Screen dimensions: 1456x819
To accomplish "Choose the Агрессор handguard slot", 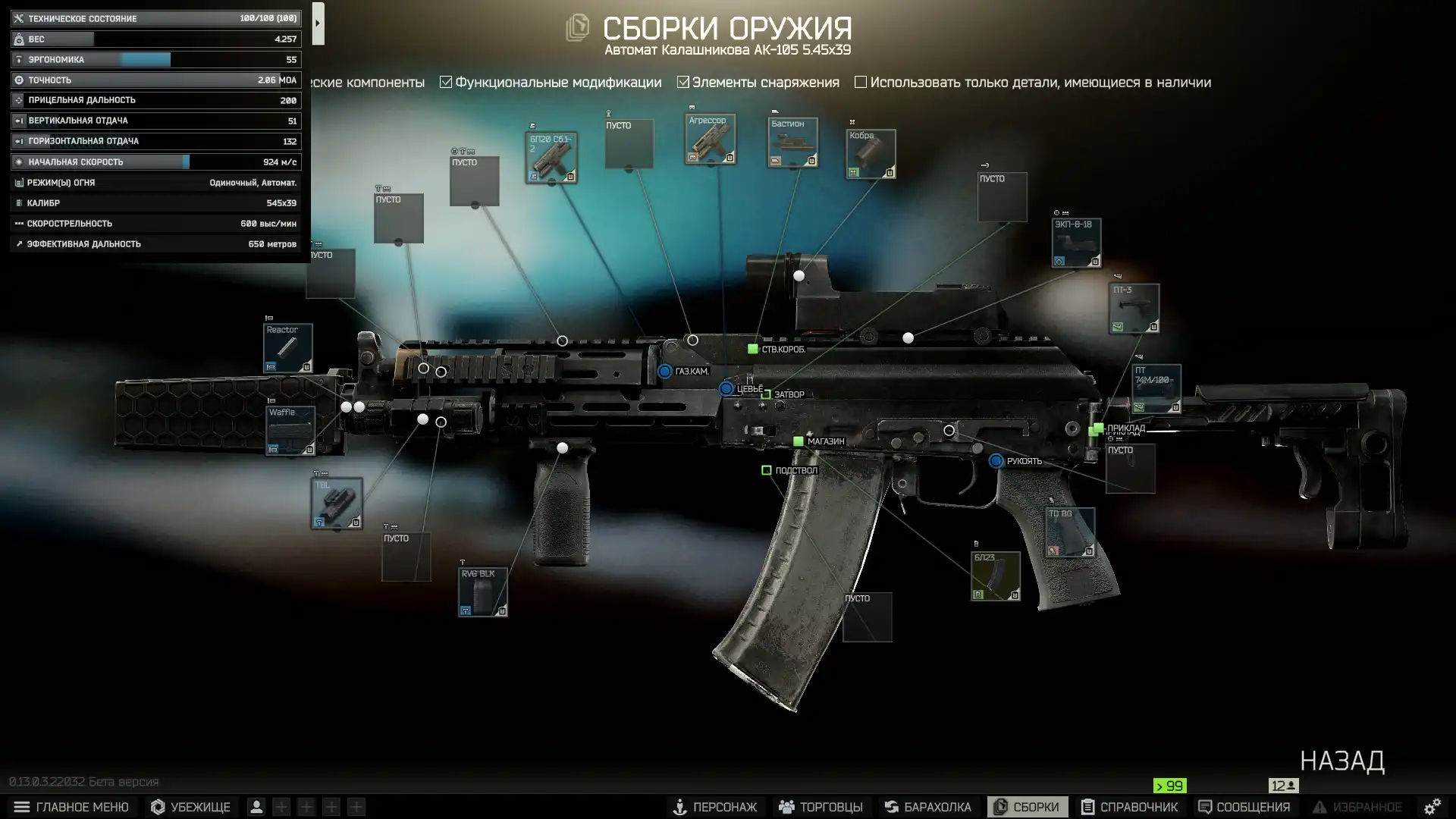I will 710,139.
